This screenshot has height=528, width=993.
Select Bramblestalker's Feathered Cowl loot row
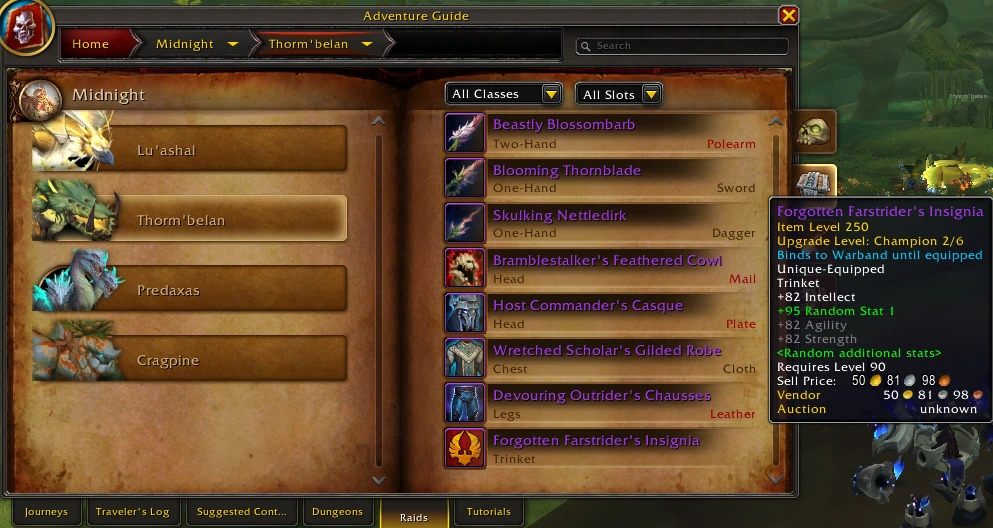click(x=600, y=268)
